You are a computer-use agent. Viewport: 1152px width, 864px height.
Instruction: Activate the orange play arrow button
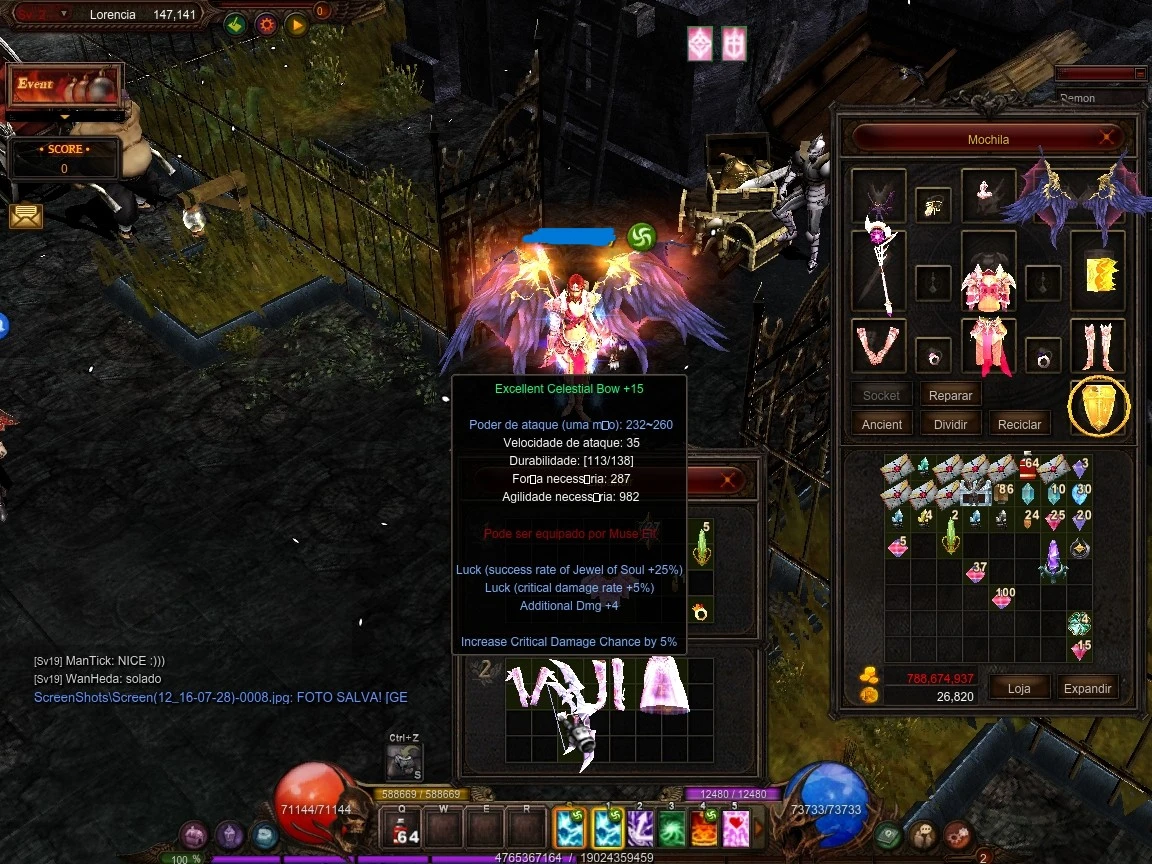tap(297, 24)
